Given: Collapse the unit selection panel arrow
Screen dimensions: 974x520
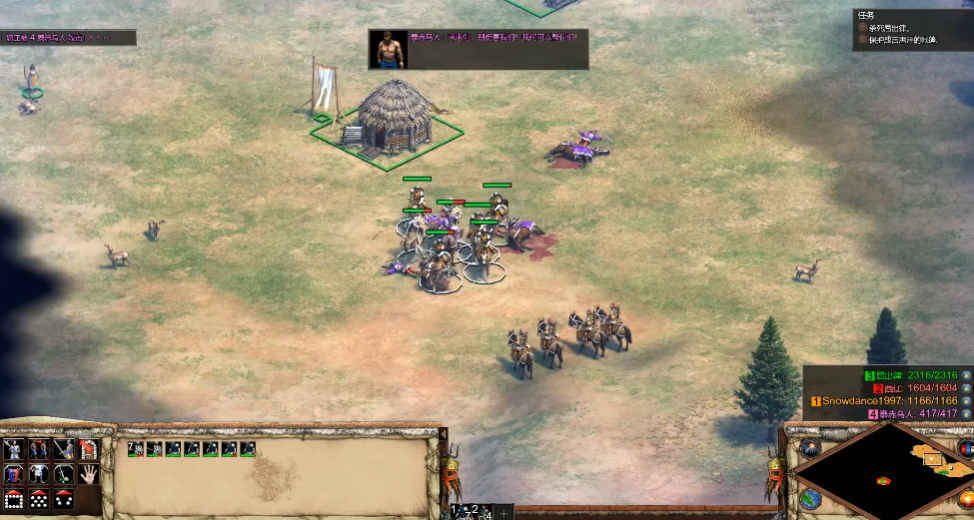Looking at the screenshot, I should [443, 436].
